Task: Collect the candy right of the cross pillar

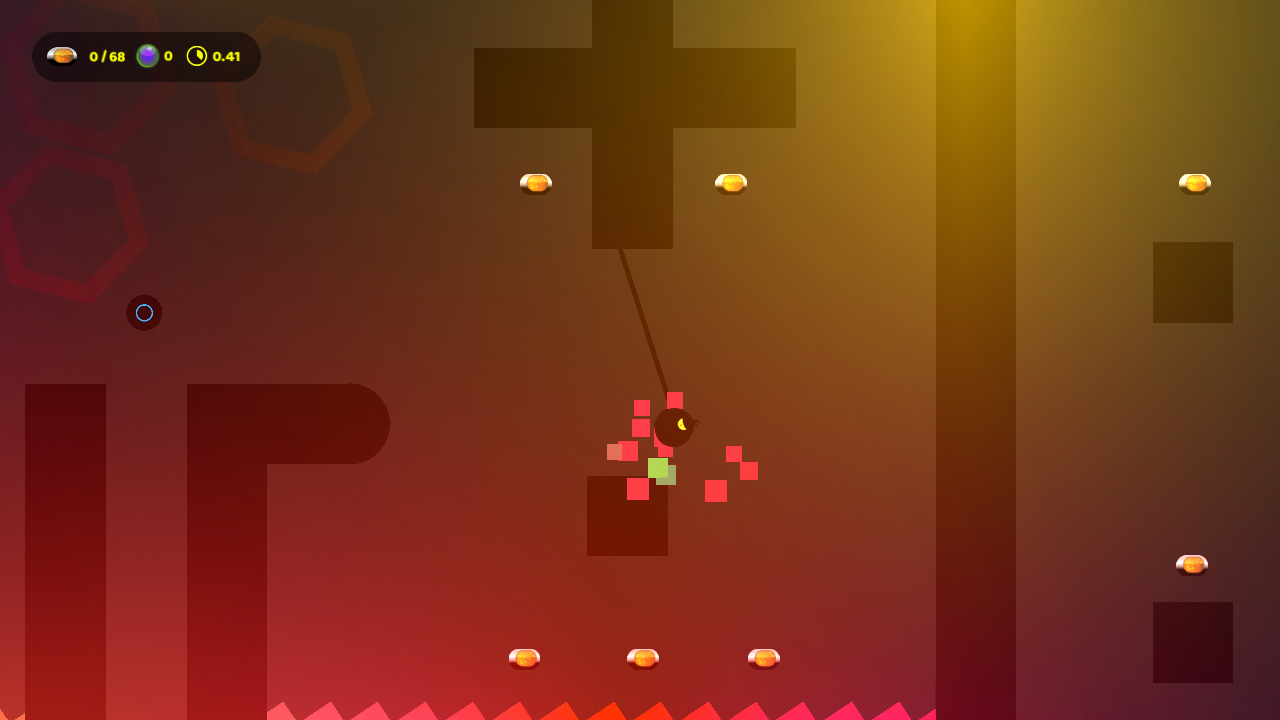Action: pos(730,182)
